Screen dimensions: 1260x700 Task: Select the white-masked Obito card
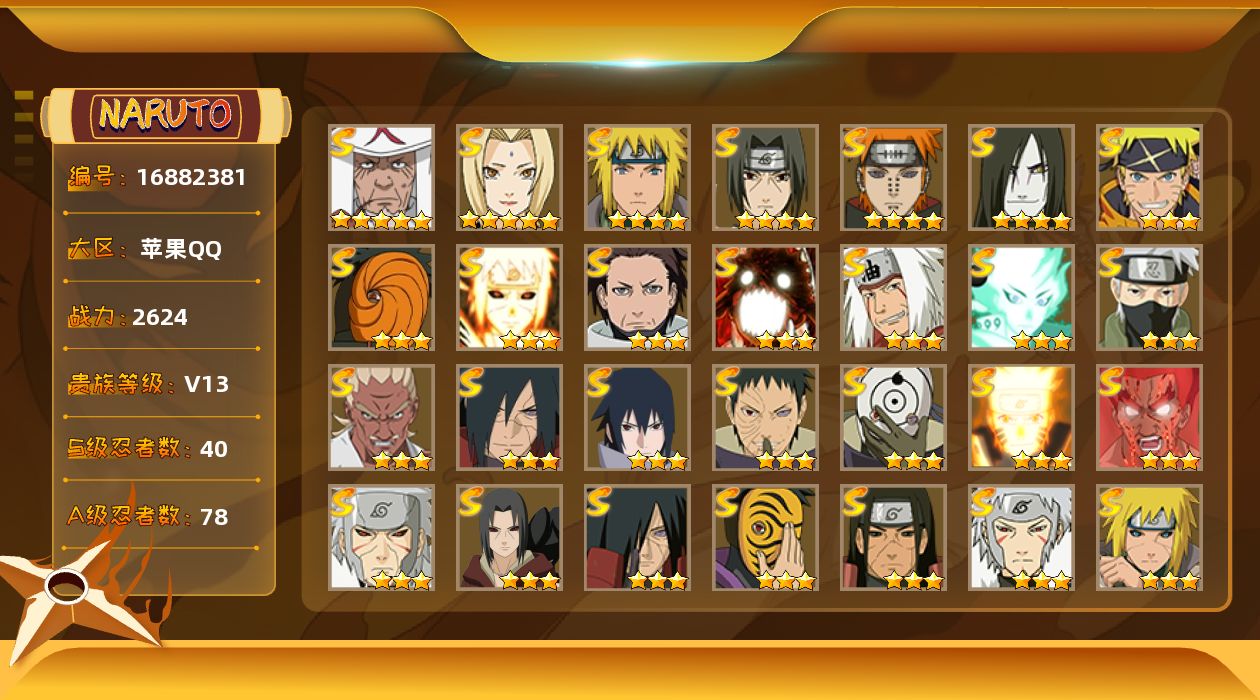pyautogui.click(x=893, y=418)
